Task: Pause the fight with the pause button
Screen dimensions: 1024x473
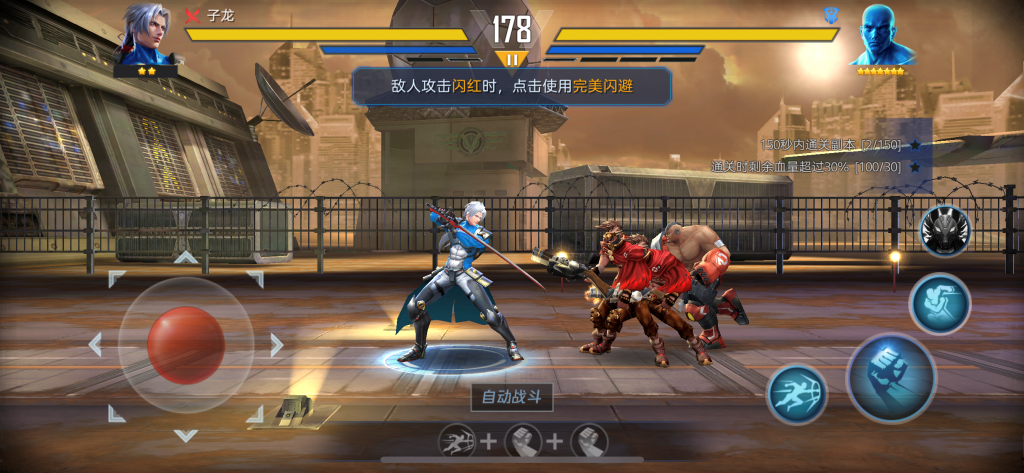Action: [x=512, y=60]
